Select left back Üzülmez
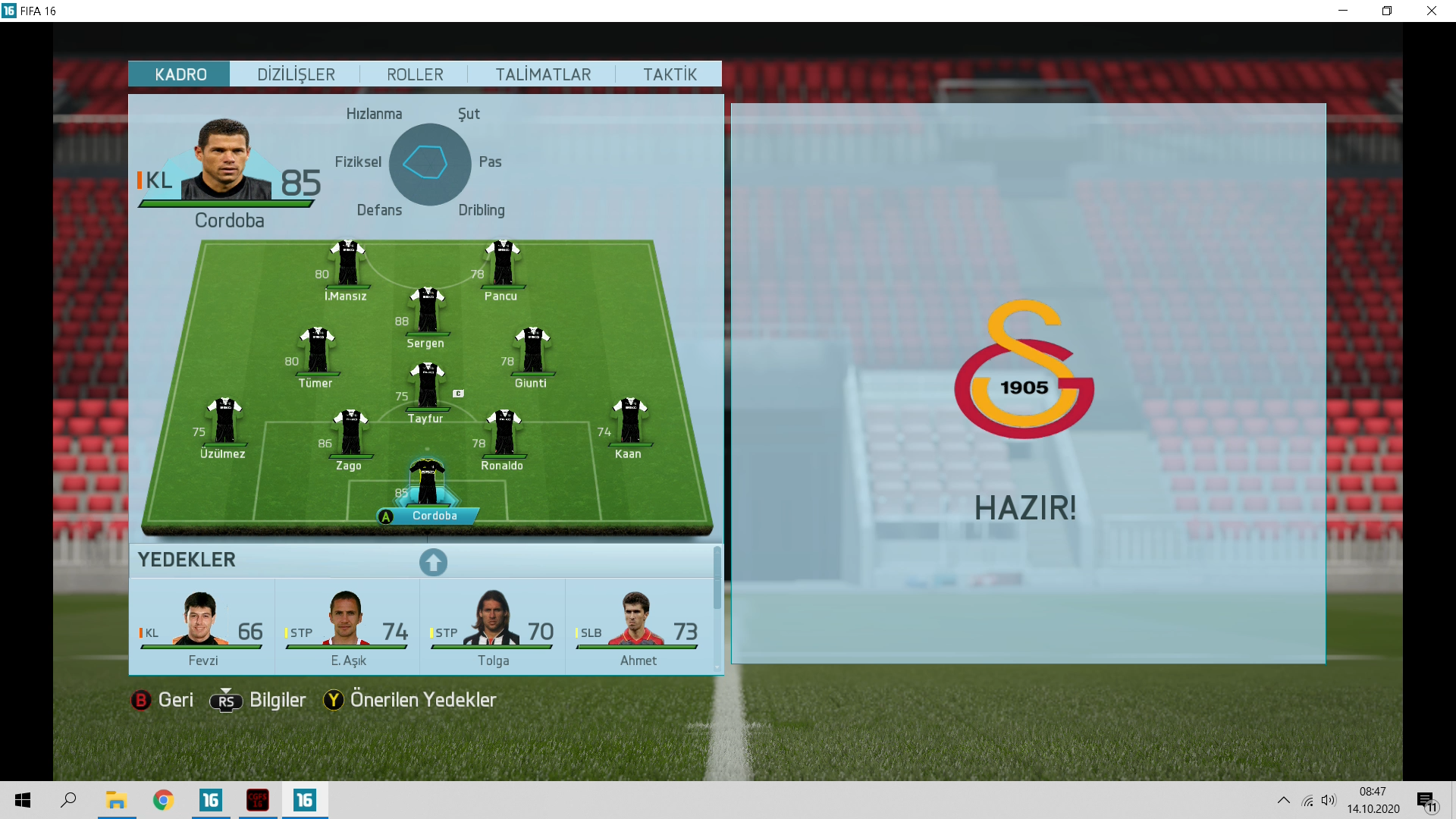This screenshot has height=819, width=1456. point(224,422)
